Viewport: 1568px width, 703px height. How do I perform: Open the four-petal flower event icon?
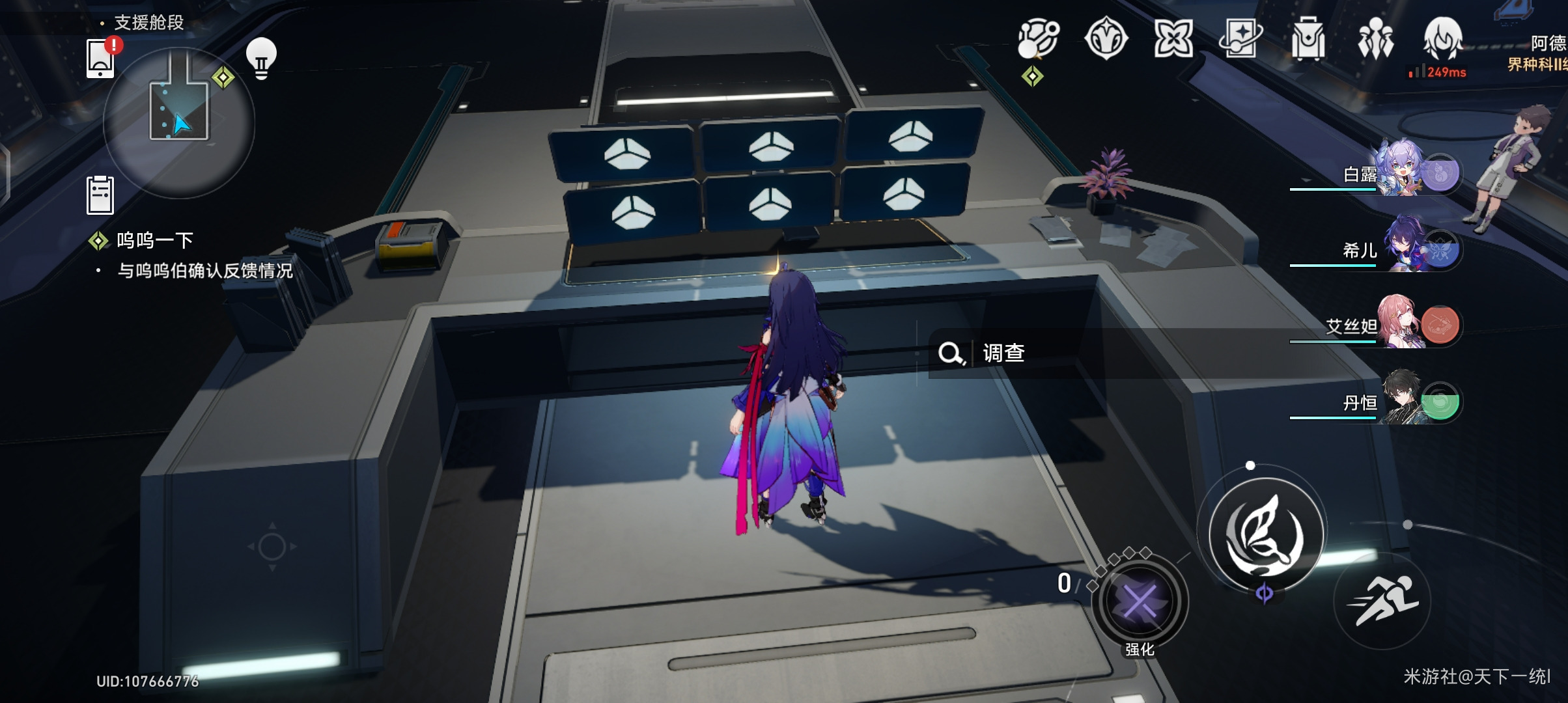click(1173, 39)
